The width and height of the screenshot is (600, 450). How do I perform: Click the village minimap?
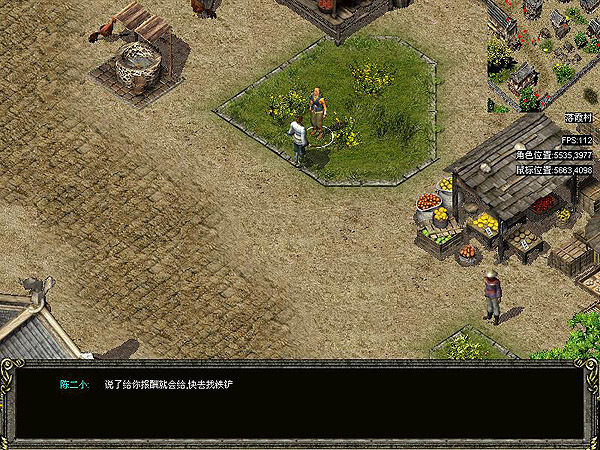click(x=543, y=55)
